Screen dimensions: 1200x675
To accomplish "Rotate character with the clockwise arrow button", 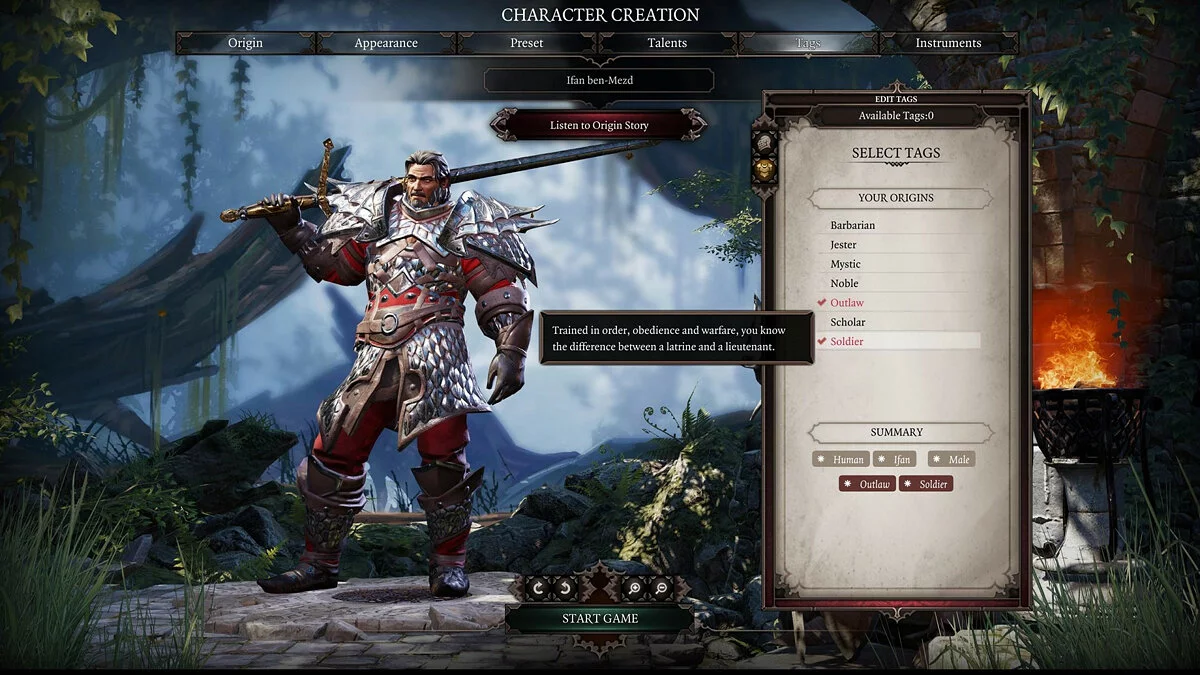I will (538, 588).
